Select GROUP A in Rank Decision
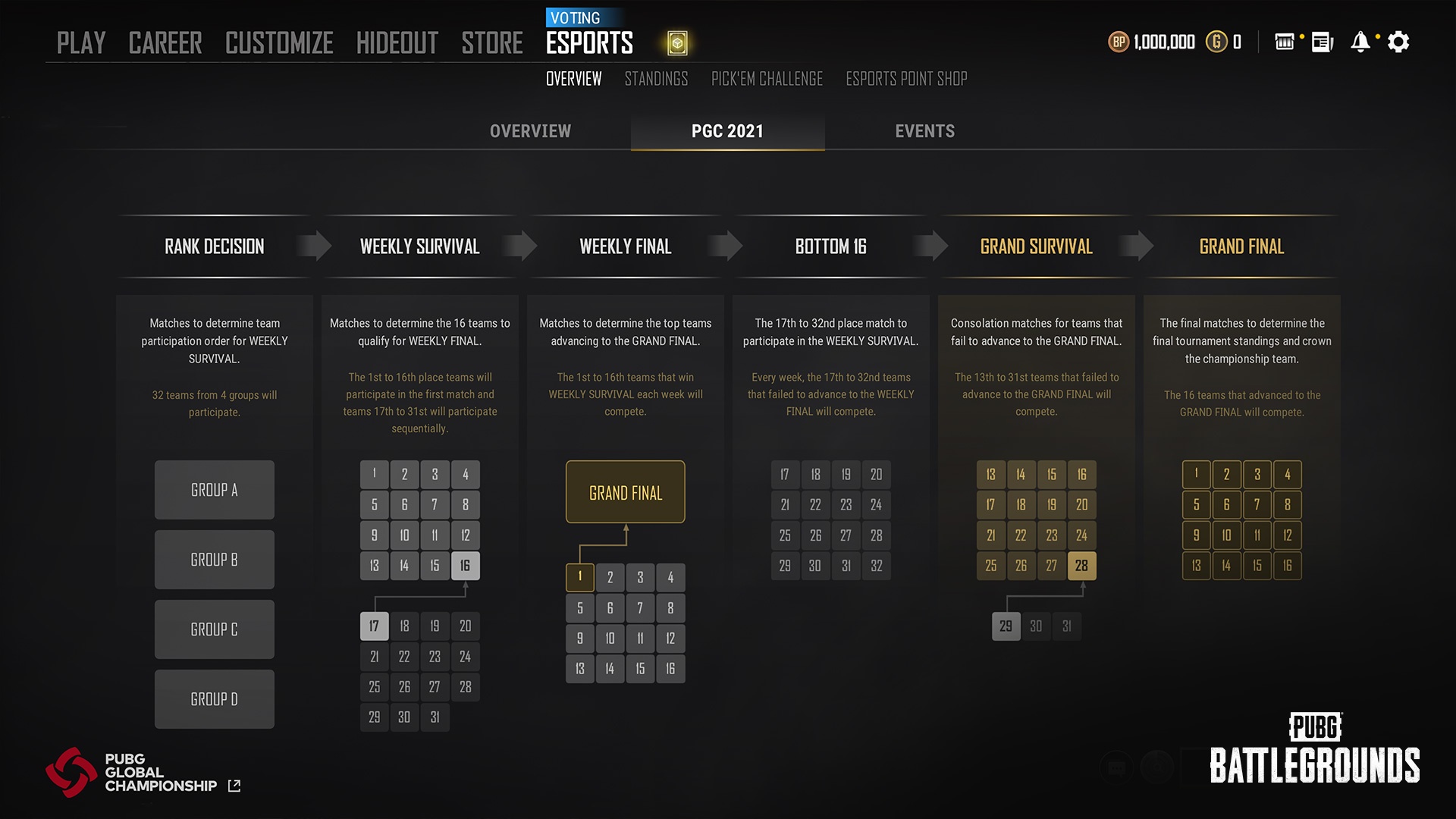This screenshot has width=1456, height=819. [214, 490]
